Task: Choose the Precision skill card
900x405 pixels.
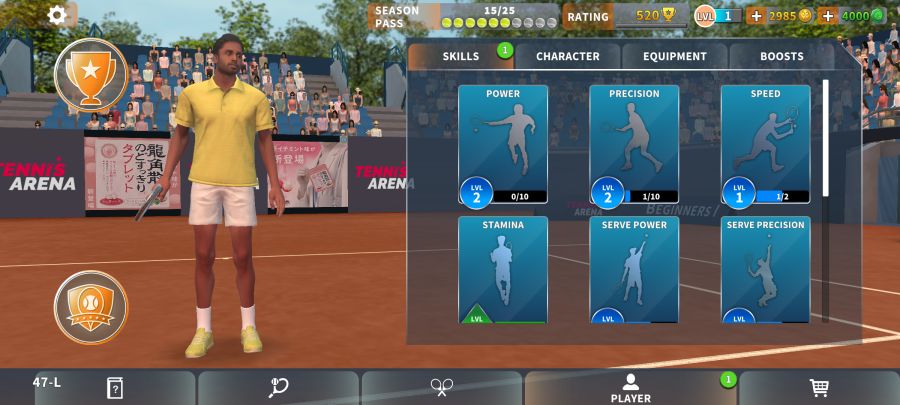Action: point(634,145)
